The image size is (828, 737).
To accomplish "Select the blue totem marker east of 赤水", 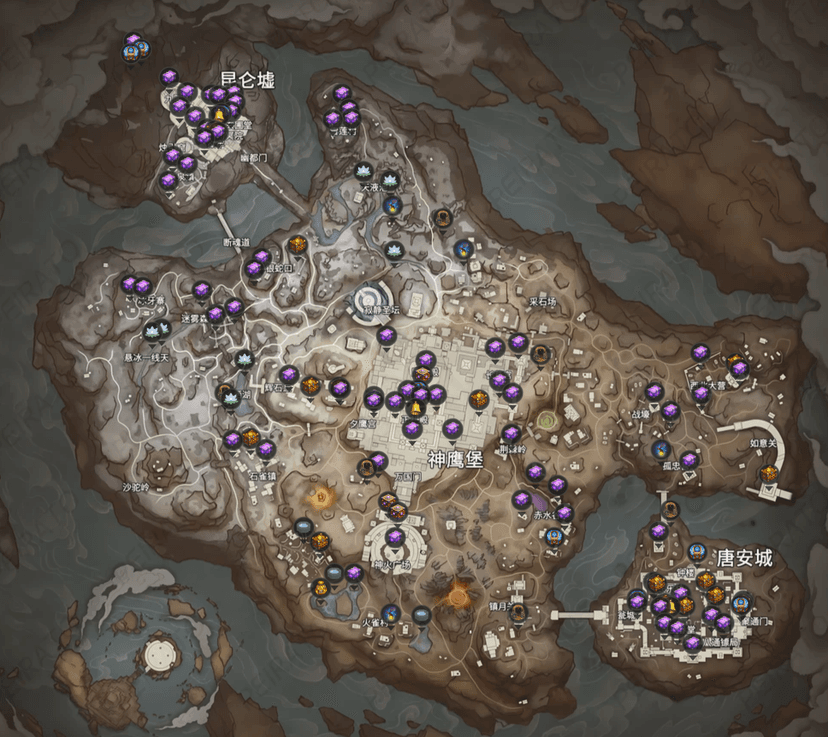I will 554,537.
